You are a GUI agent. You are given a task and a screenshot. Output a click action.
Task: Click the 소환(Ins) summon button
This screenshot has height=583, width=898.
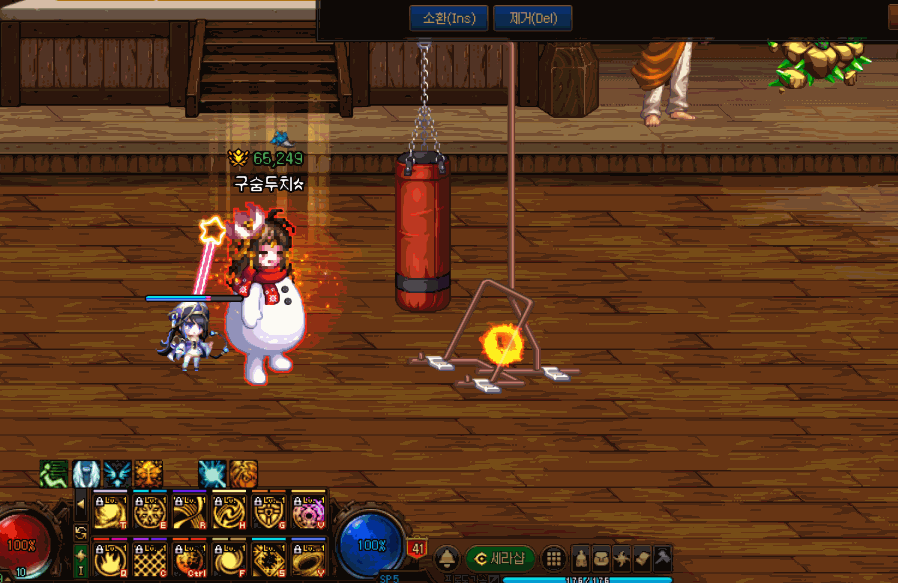point(449,18)
